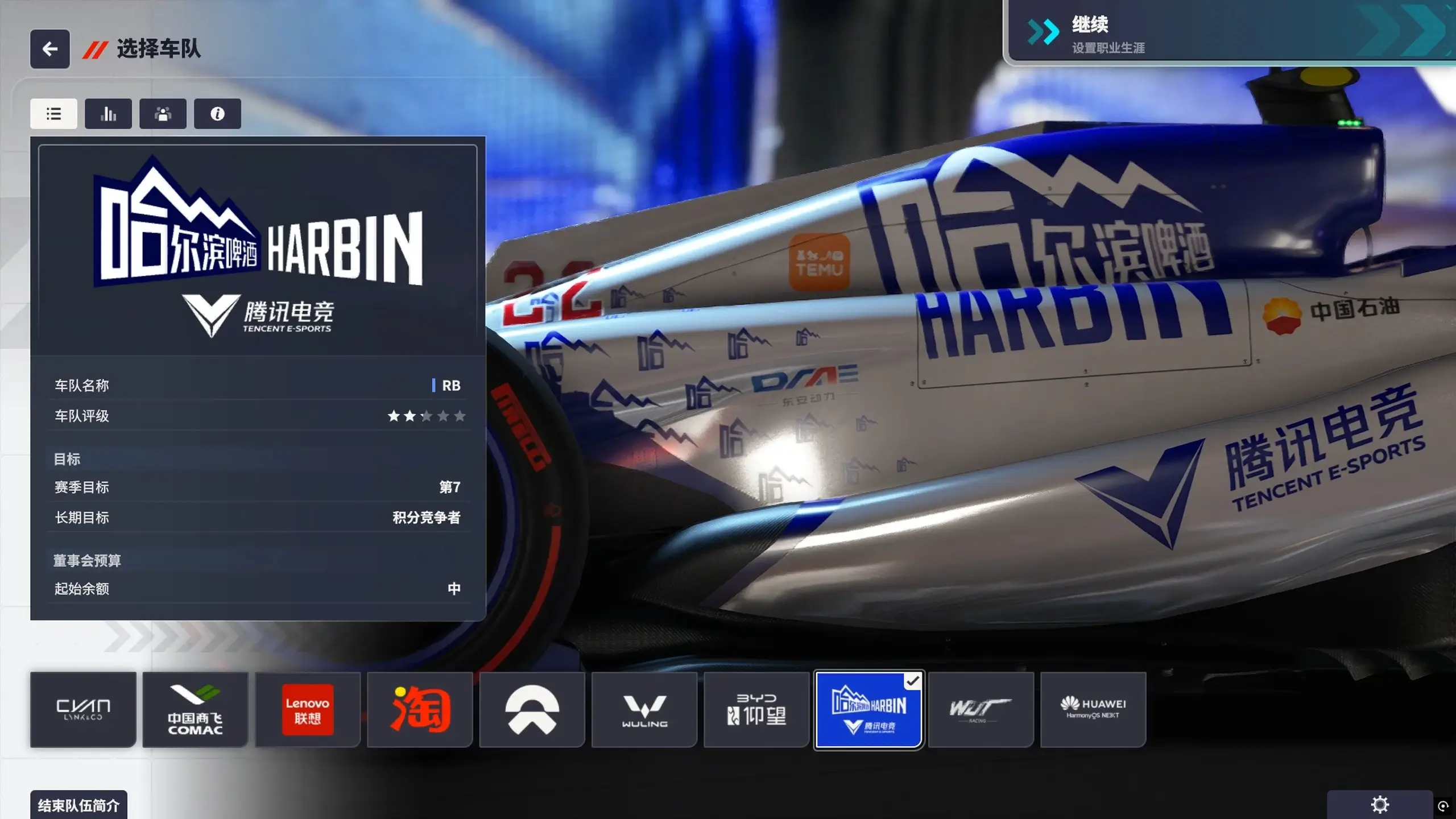Choose the Lenovo 联想 team
The width and height of the screenshot is (1456, 819).
[307, 709]
